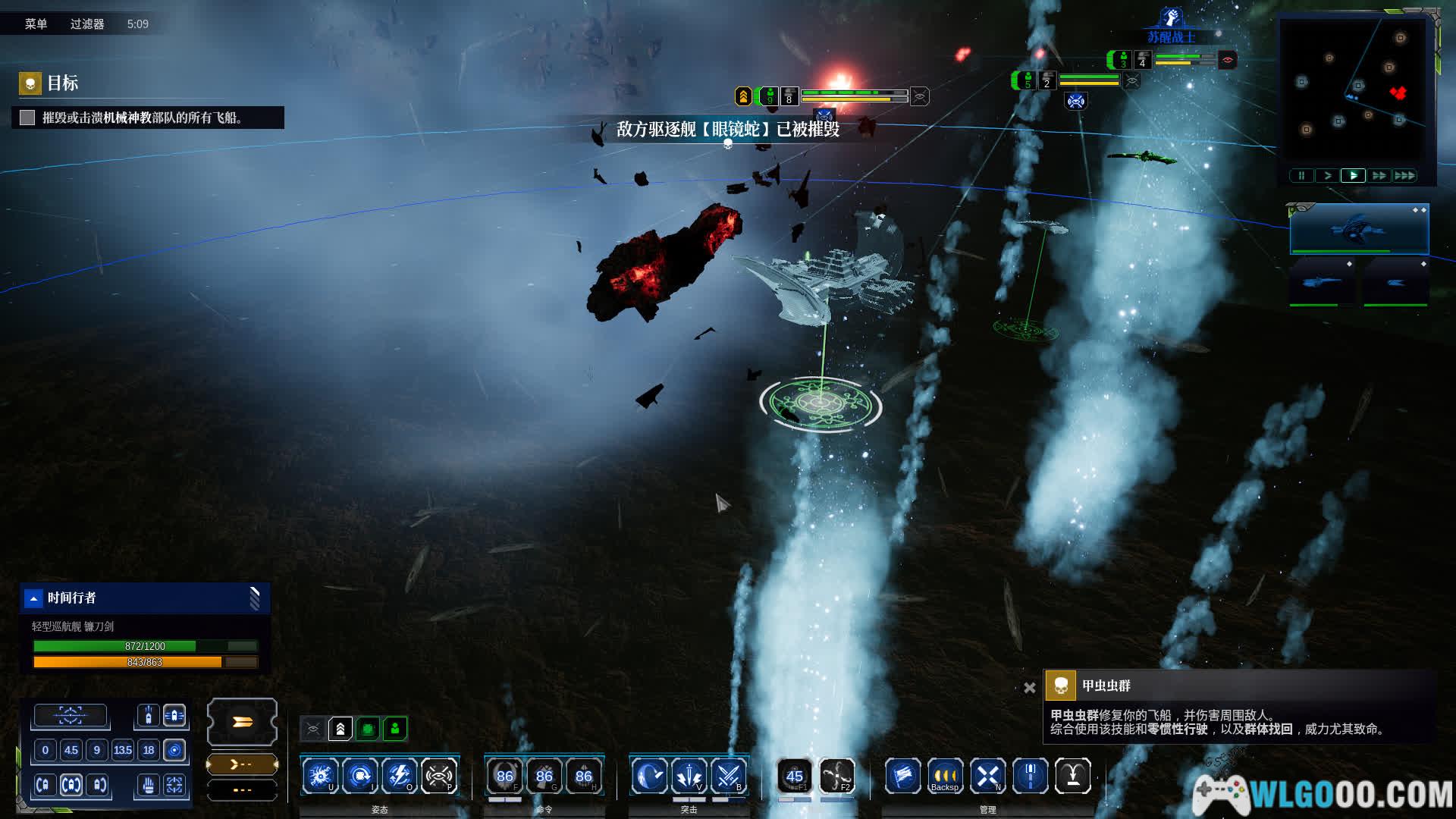Activate the 45 cooldown skill F1
1456x819 pixels.
coord(794,776)
